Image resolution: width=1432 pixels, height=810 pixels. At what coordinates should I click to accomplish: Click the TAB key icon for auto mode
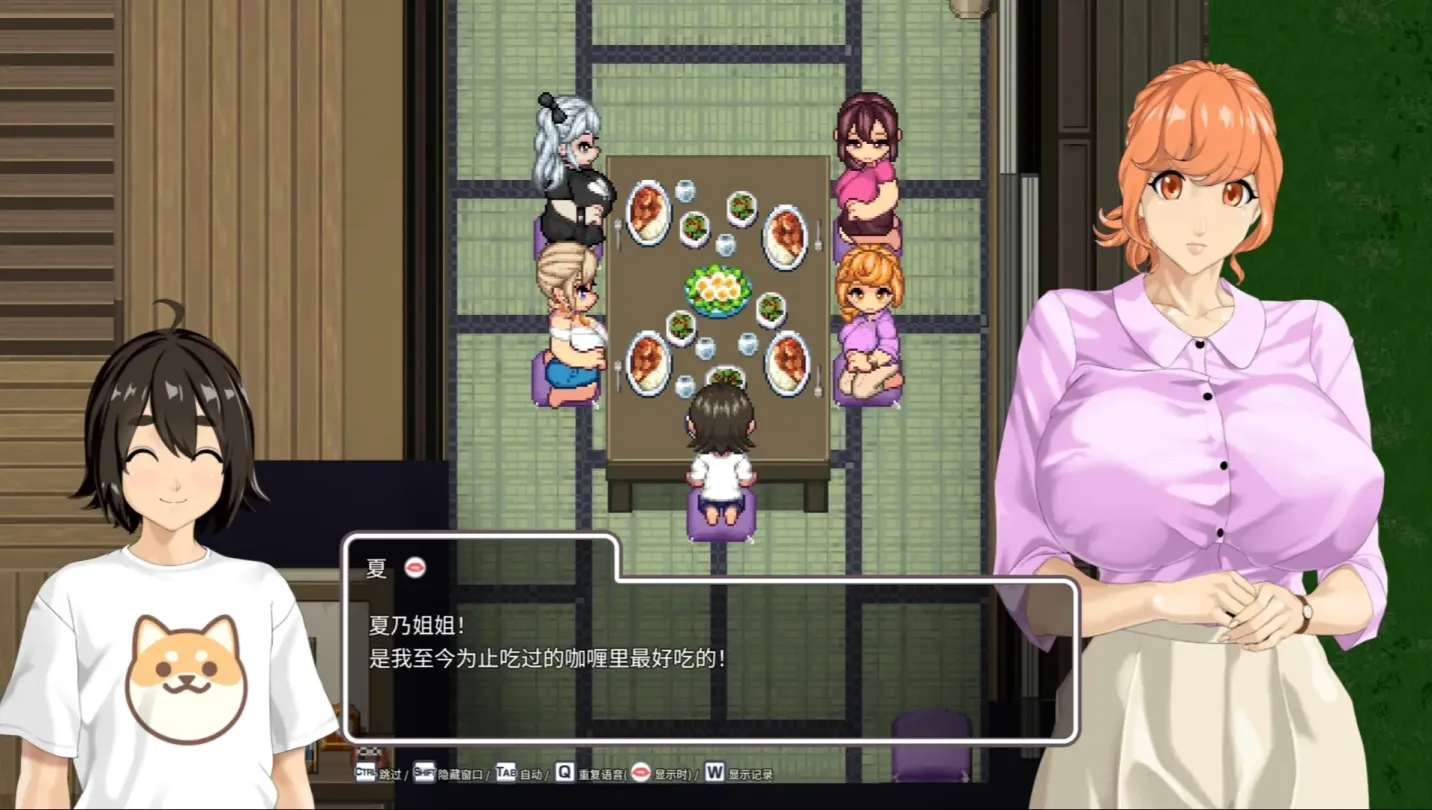coord(506,771)
